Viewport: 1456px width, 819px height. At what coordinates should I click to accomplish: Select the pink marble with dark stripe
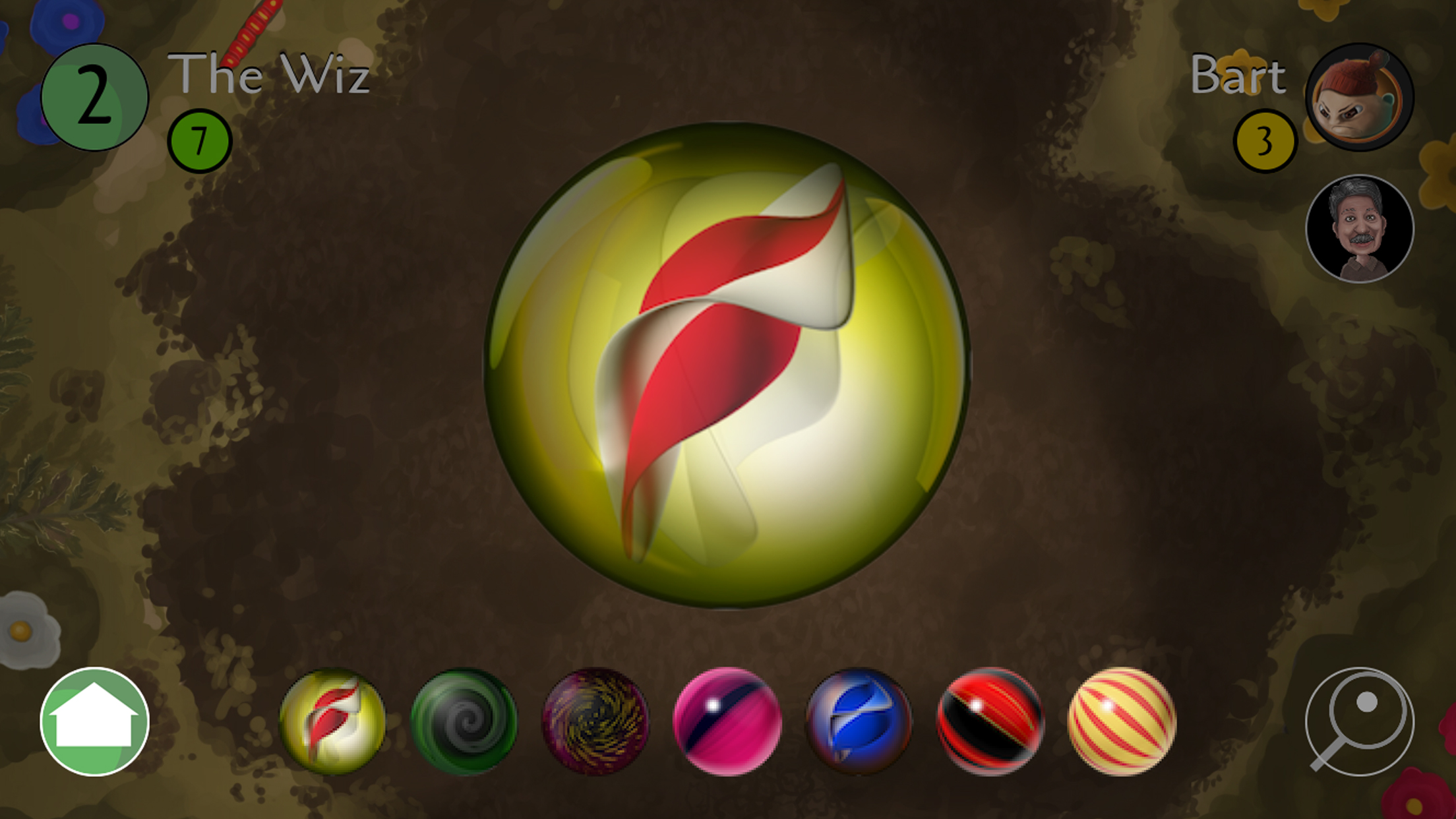(727, 721)
